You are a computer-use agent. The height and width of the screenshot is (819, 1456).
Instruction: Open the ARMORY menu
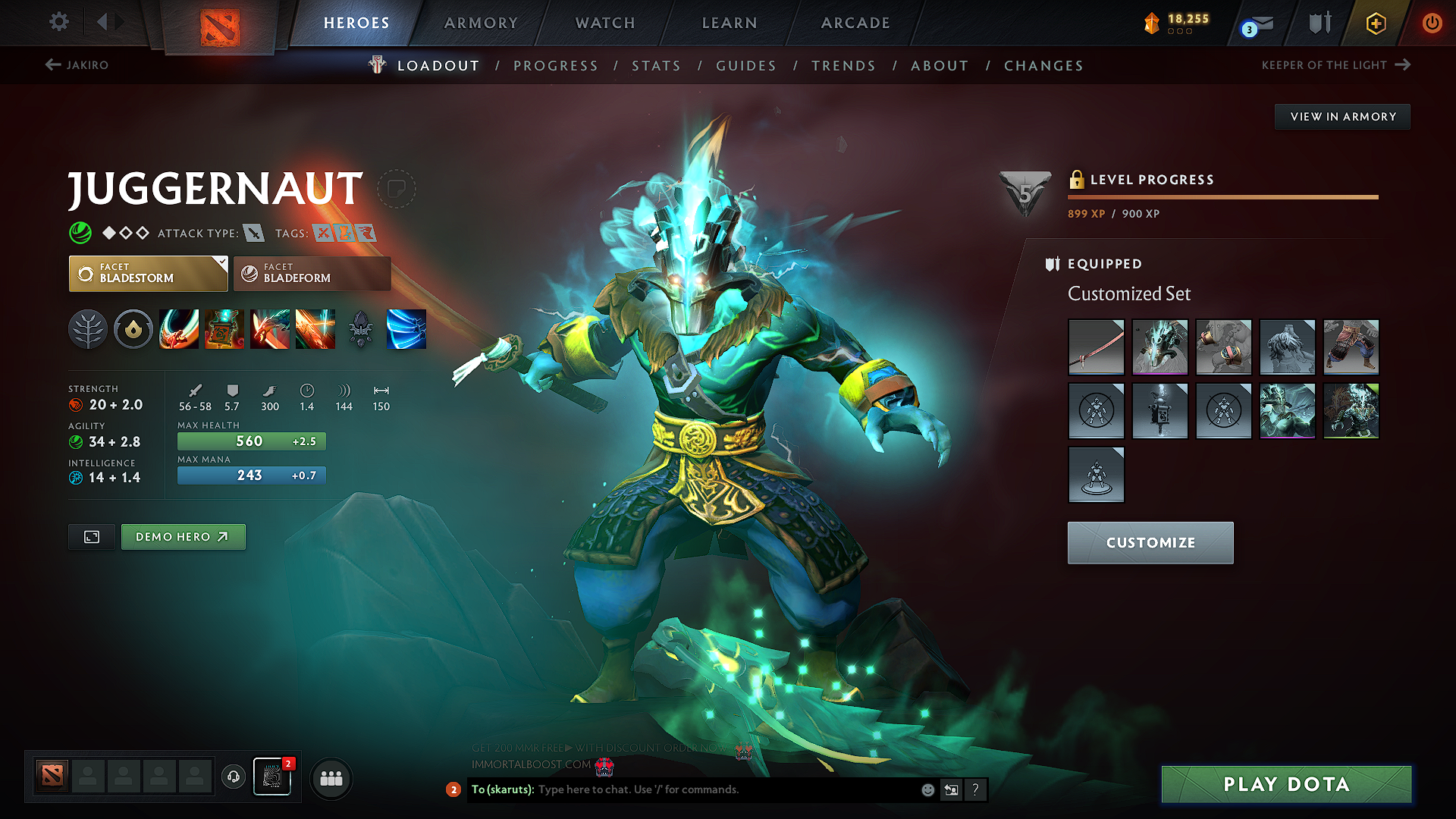[x=481, y=23]
